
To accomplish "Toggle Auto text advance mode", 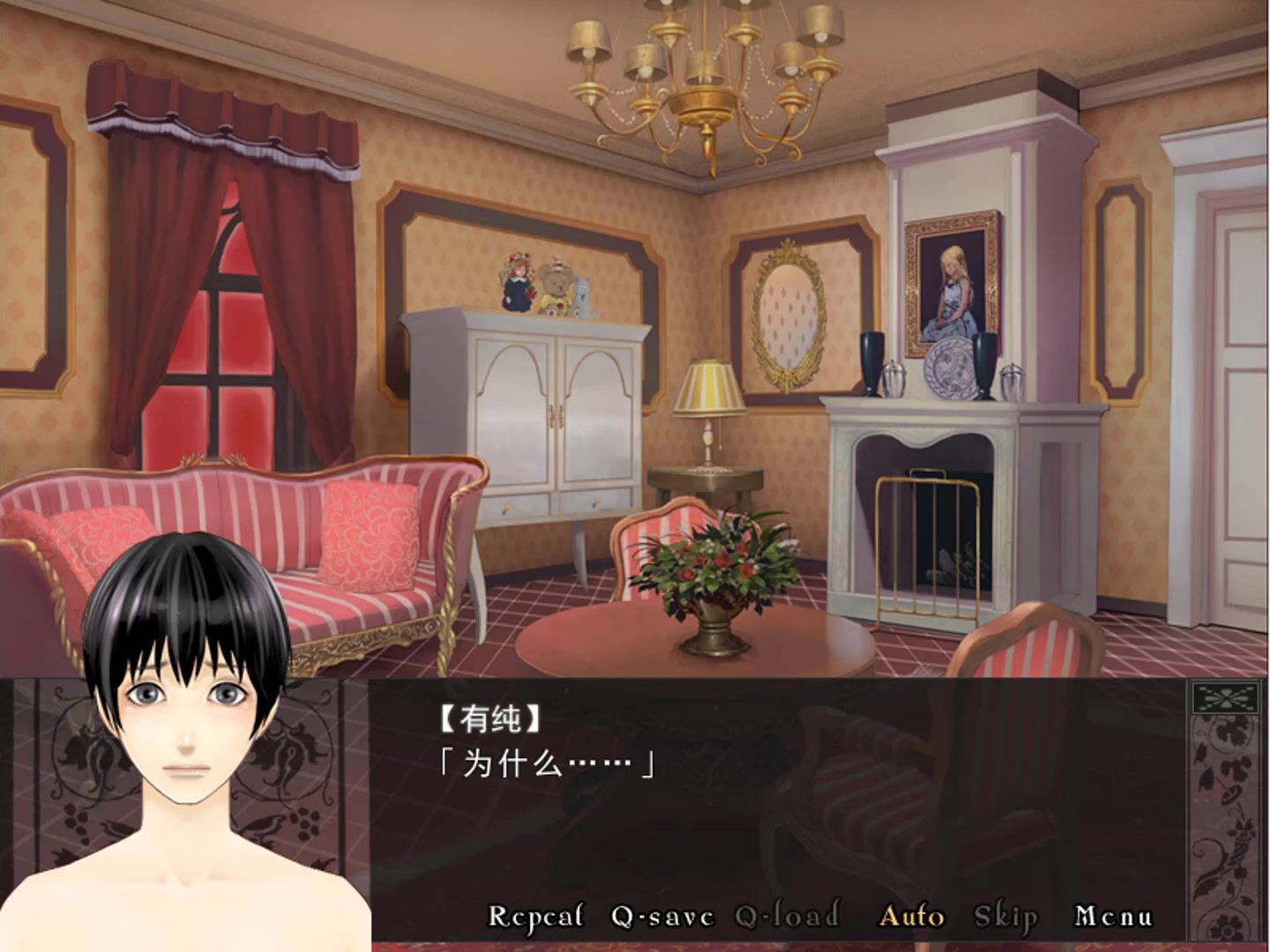I will (912, 917).
